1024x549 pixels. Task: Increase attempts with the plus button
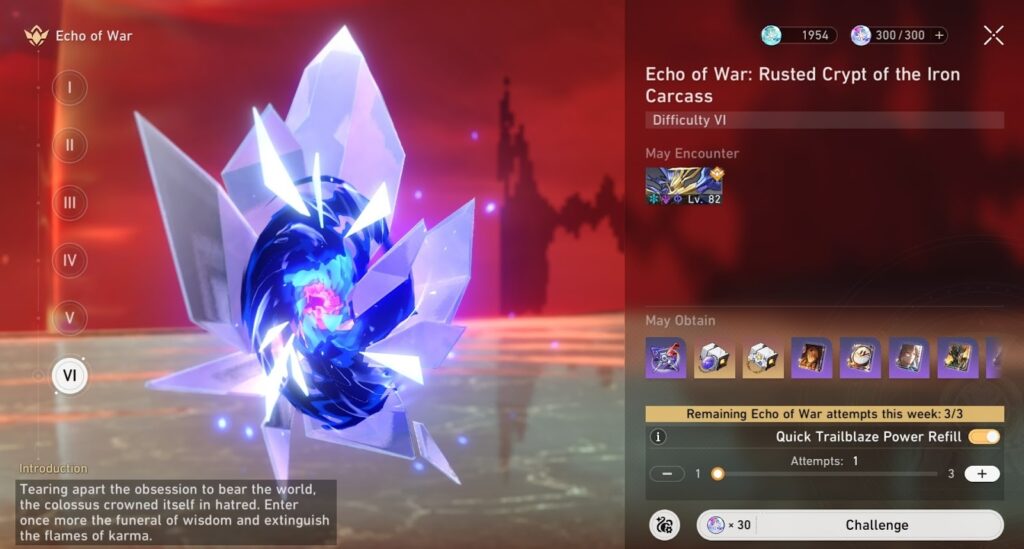pyautogui.click(x=981, y=474)
